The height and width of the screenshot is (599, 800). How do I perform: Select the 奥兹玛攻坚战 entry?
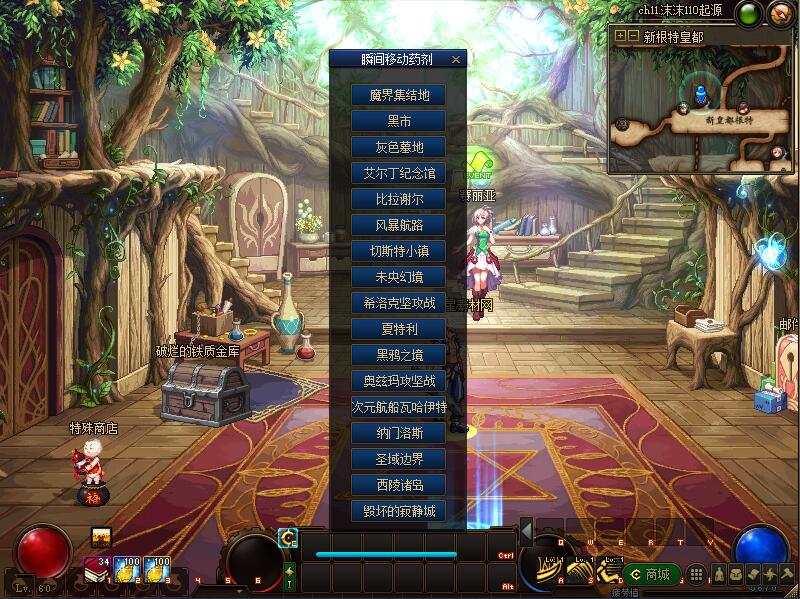point(398,381)
